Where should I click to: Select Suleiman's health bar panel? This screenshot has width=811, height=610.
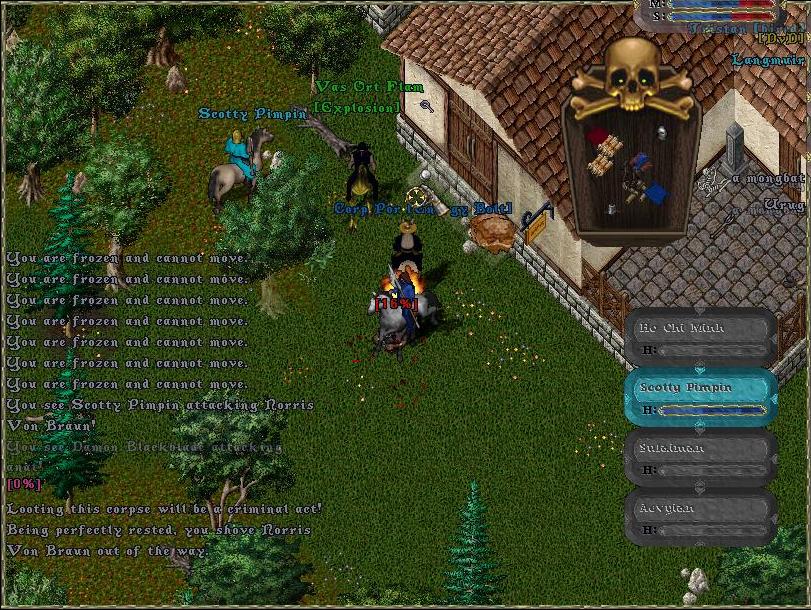click(700, 459)
